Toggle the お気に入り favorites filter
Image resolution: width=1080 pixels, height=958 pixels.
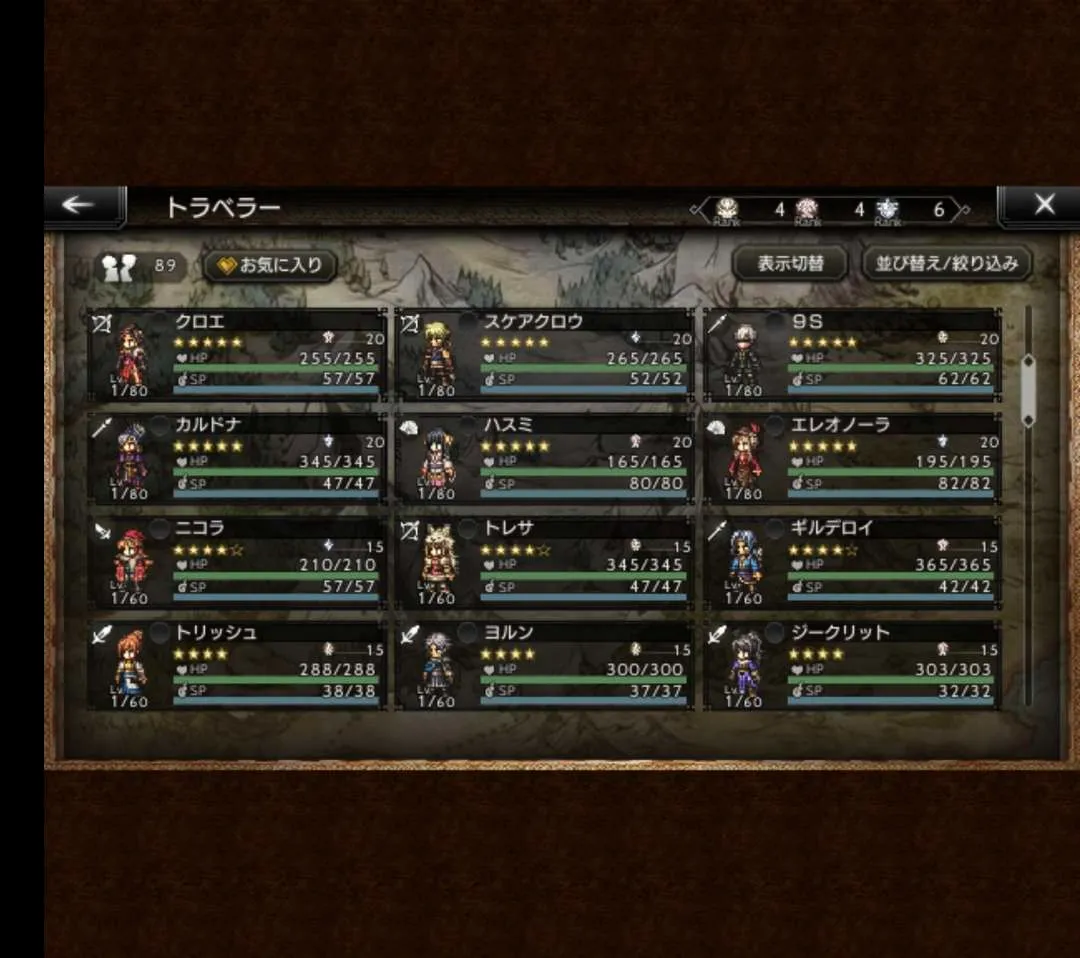click(x=270, y=266)
